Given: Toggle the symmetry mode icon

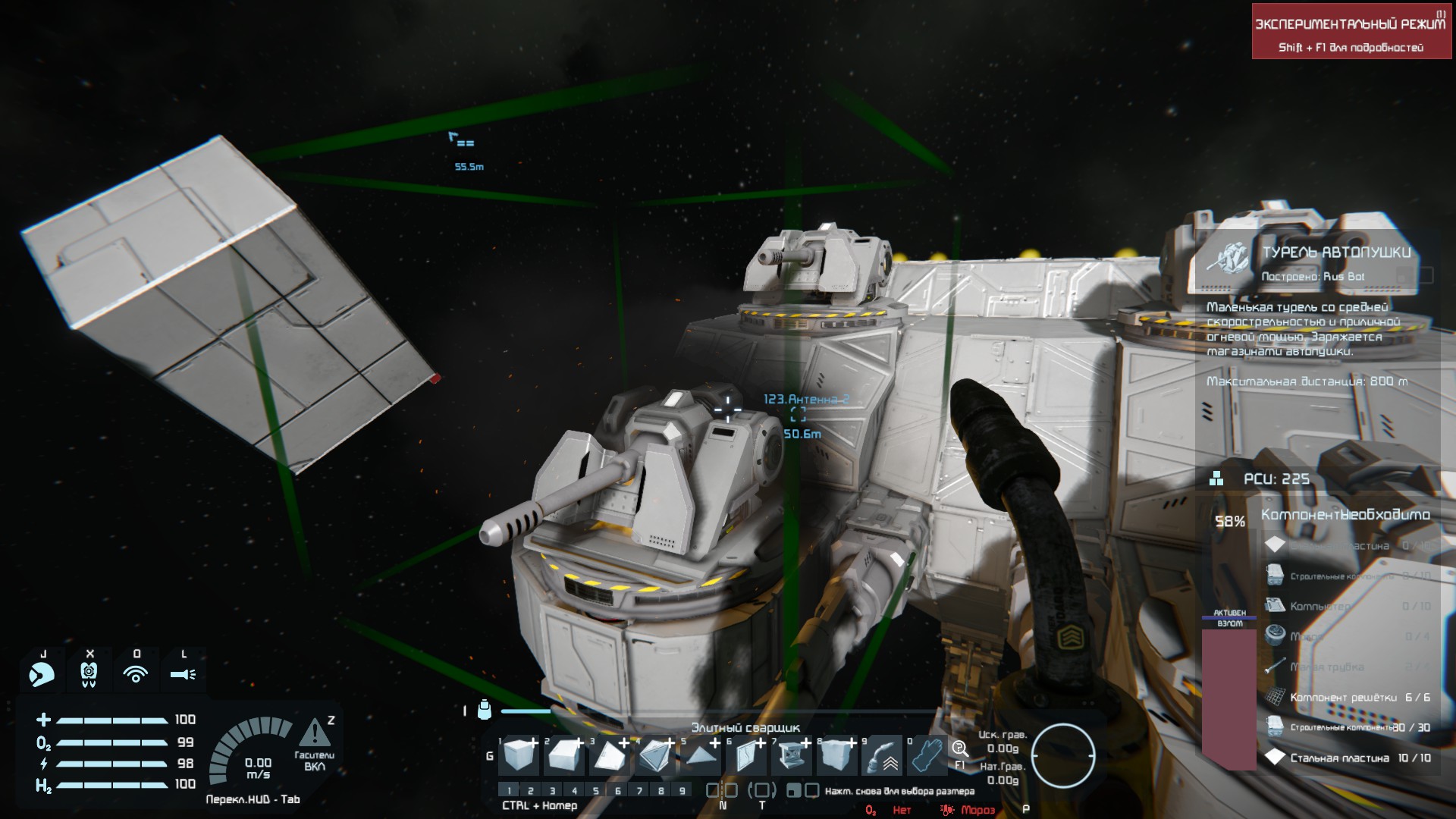Looking at the screenshot, I should click(x=723, y=790).
